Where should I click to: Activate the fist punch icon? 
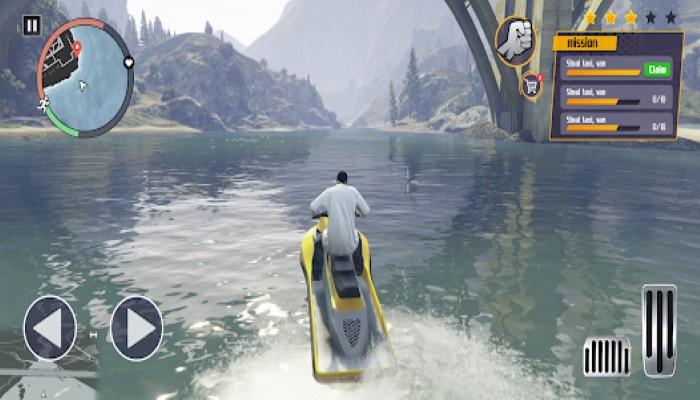tap(515, 41)
